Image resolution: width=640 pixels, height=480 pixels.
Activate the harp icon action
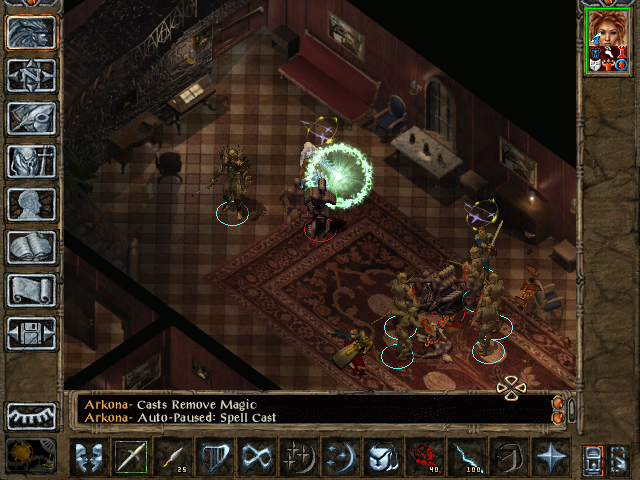[215, 457]
